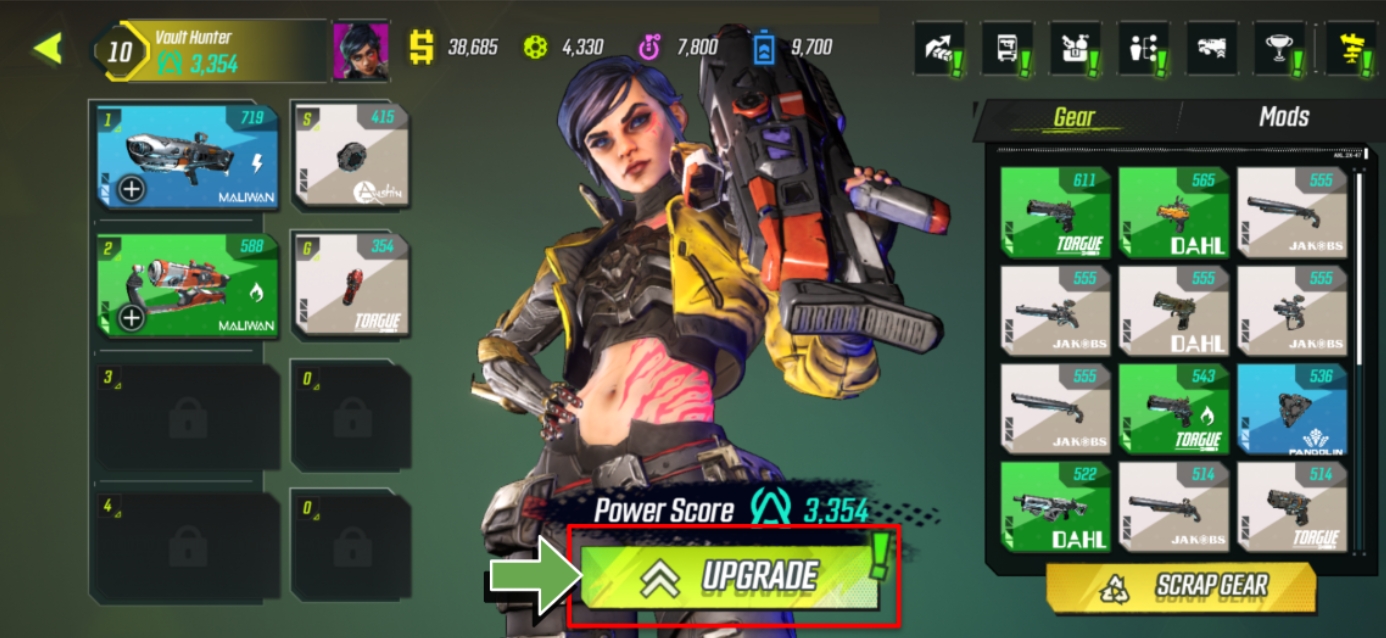Click the Vault Hunter character portrait
This screenshot has width=1386, height=638.
(x=360, y=50)
